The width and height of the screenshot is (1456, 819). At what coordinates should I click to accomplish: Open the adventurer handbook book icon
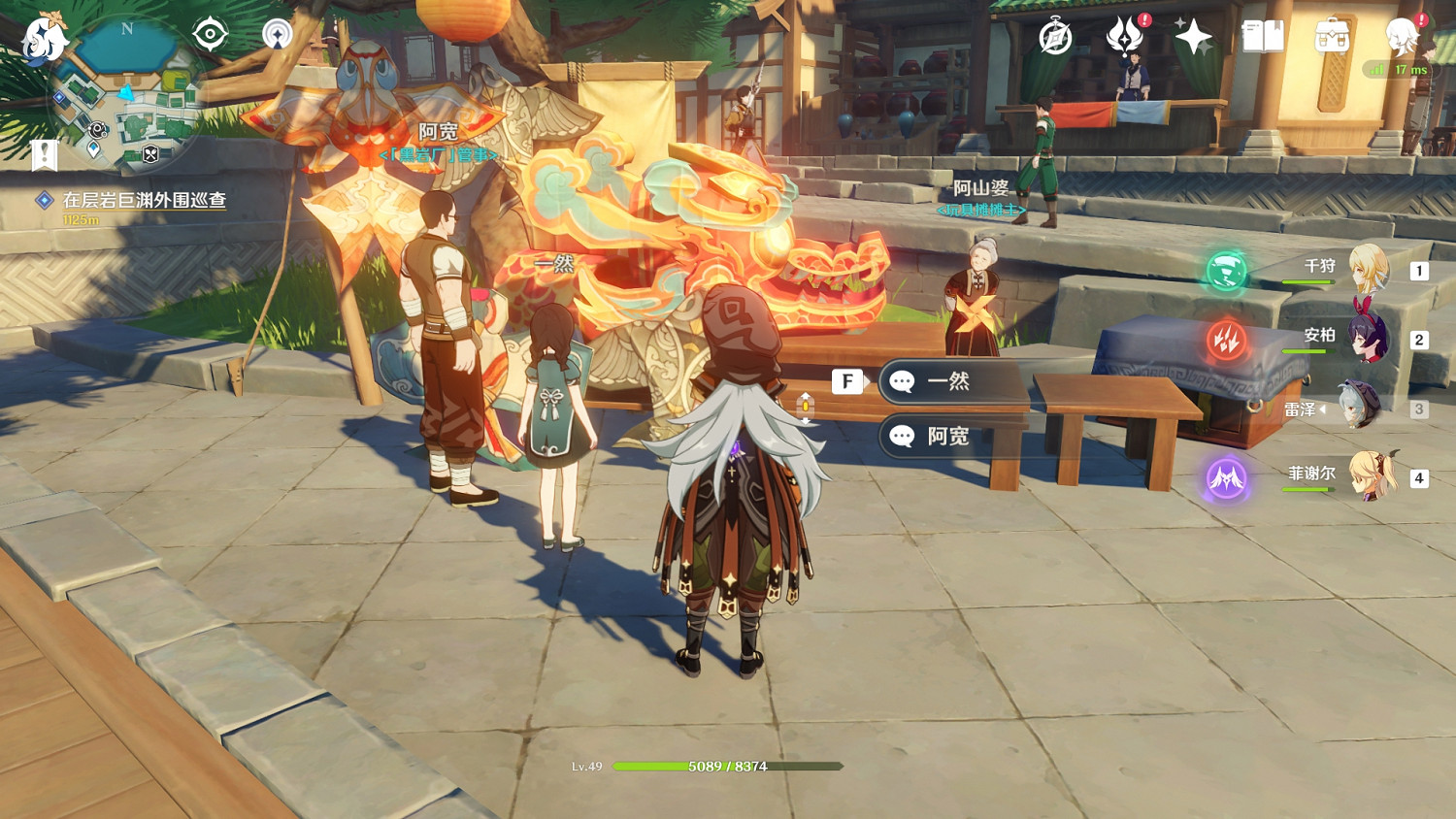point(1263,38)
